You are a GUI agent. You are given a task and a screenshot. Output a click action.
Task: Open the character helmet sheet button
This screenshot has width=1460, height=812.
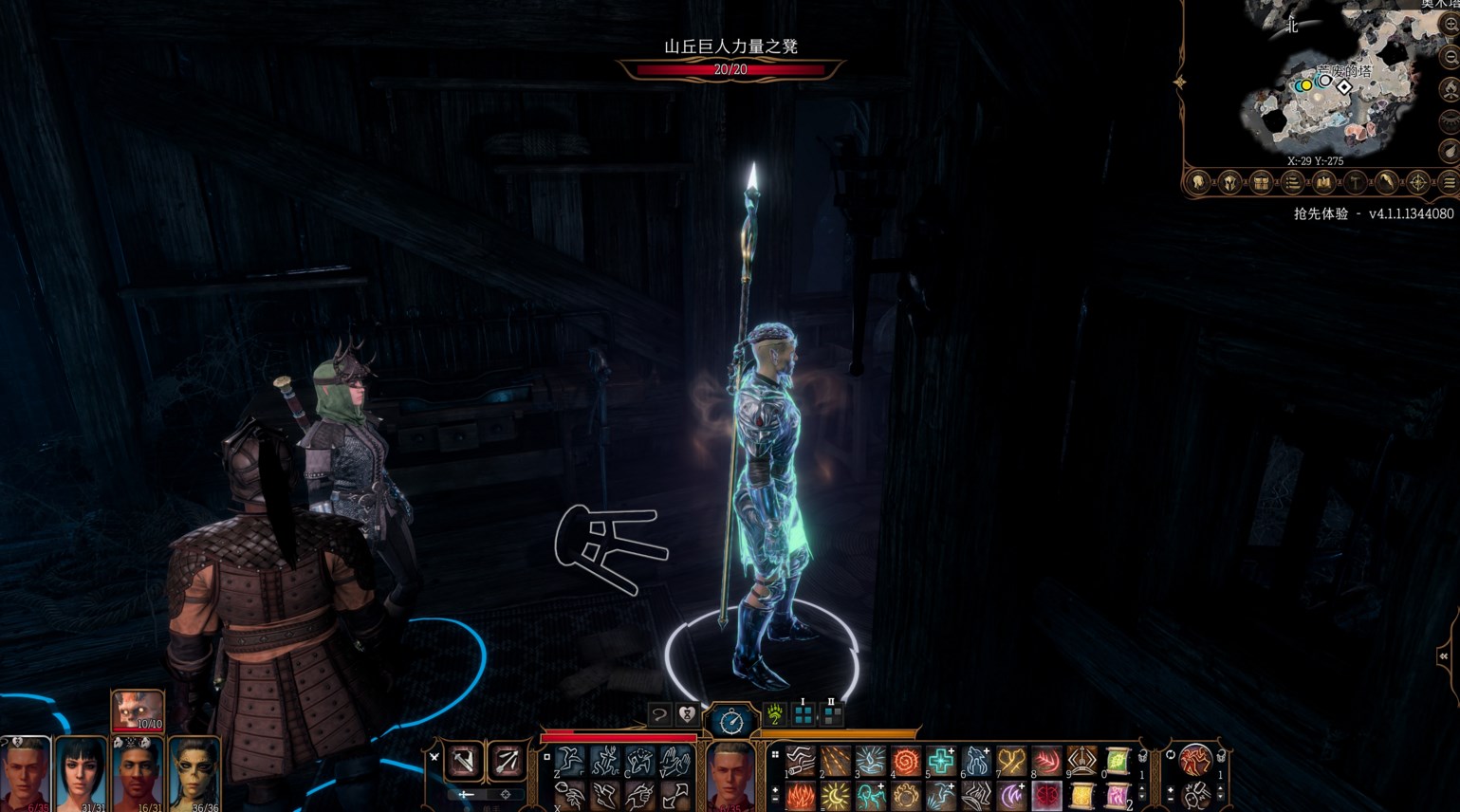pyautogui.click(x=1229, y=182)
